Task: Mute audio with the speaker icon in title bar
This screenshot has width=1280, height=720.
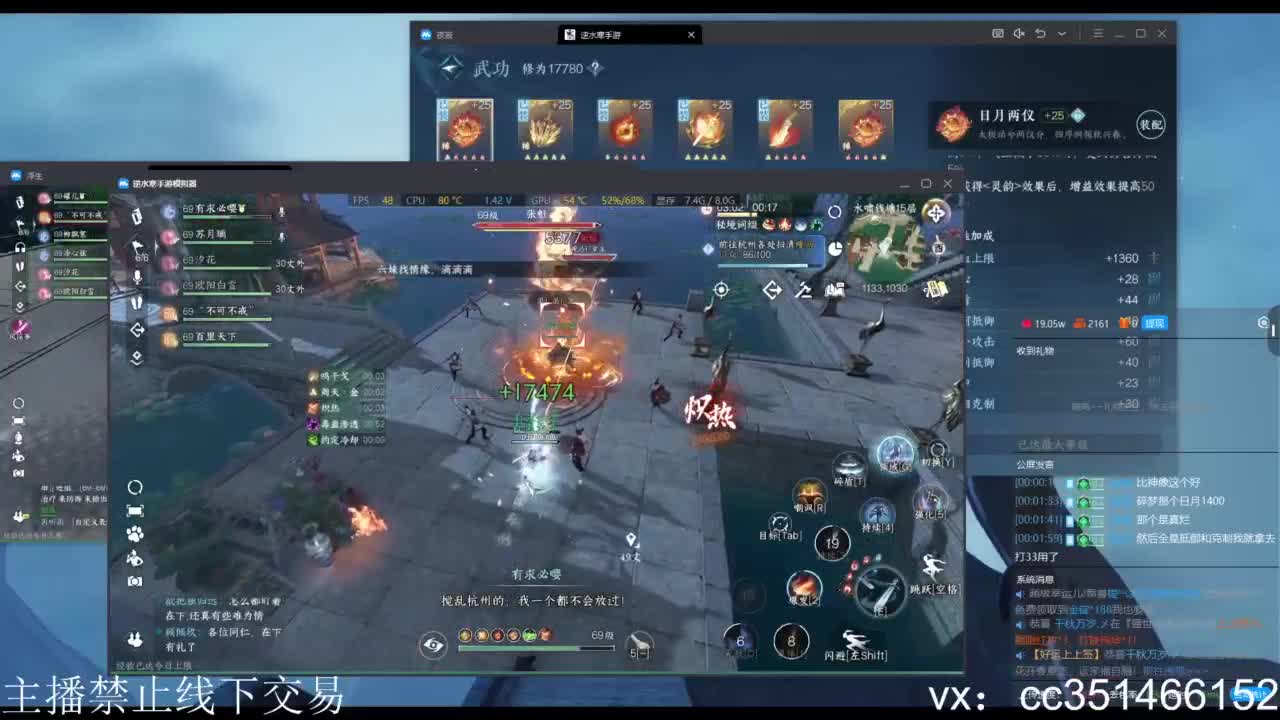Action: 1019,33
